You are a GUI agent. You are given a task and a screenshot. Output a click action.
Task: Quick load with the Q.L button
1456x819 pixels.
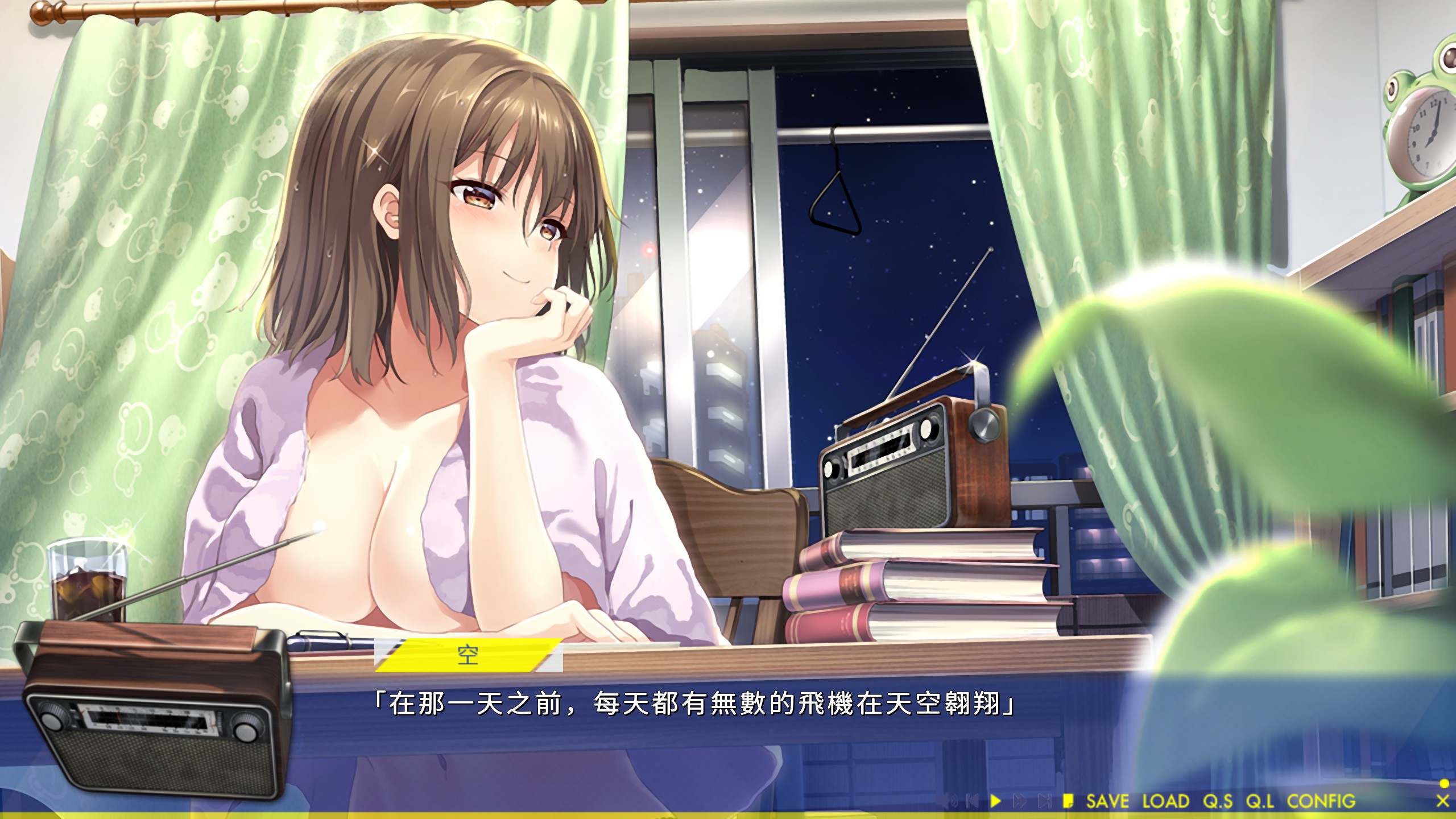point(1260,801)
